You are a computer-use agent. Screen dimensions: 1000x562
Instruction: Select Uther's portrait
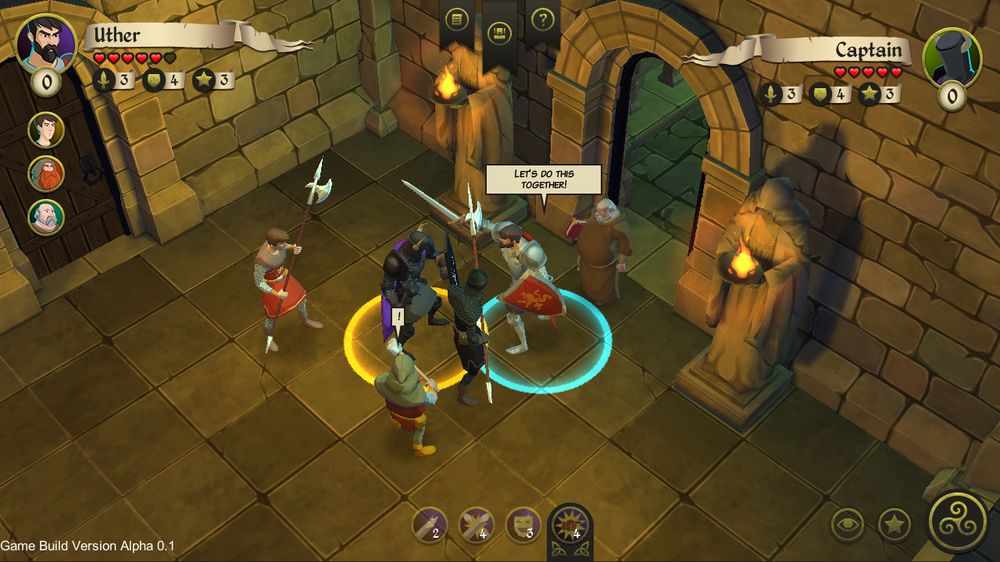[46, 43]
